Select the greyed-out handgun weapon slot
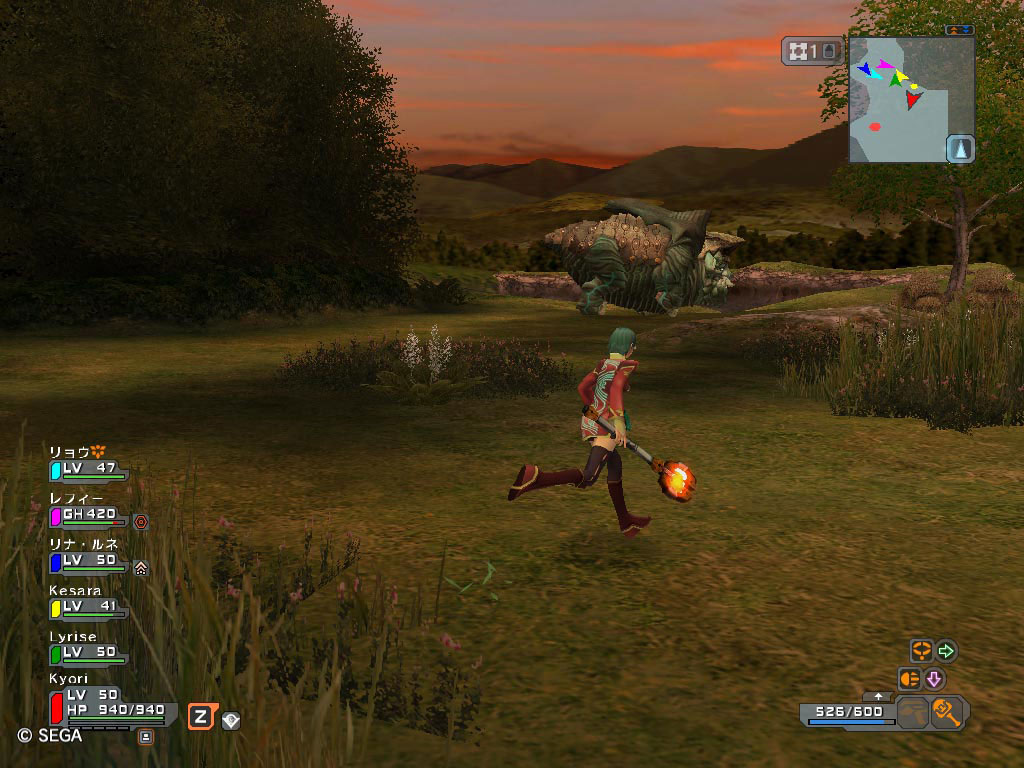This screenshot has width=1024, height=768. pos(912,714)
